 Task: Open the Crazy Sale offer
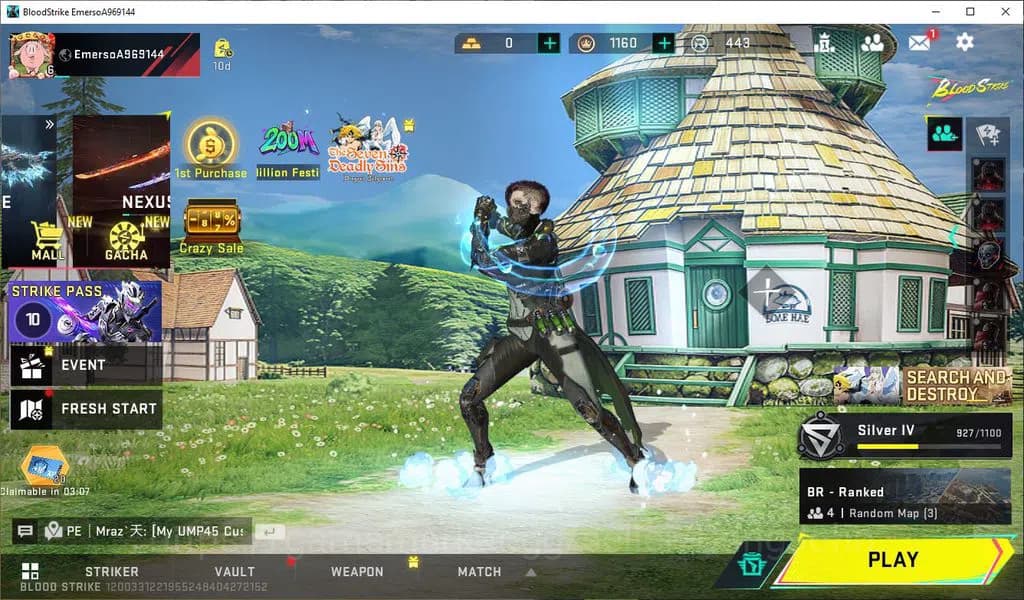click(211, 227)
